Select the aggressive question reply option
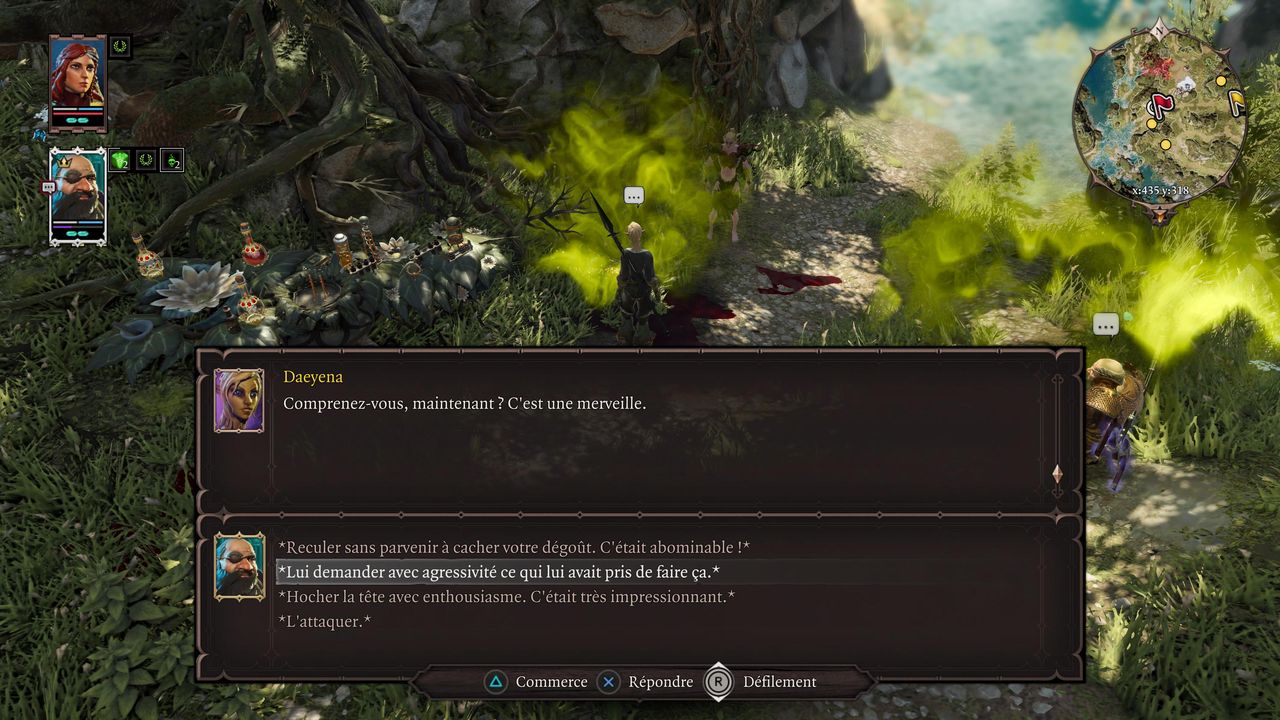The width and height of the screenshot is (1280, 720). (x=499, y=572)
